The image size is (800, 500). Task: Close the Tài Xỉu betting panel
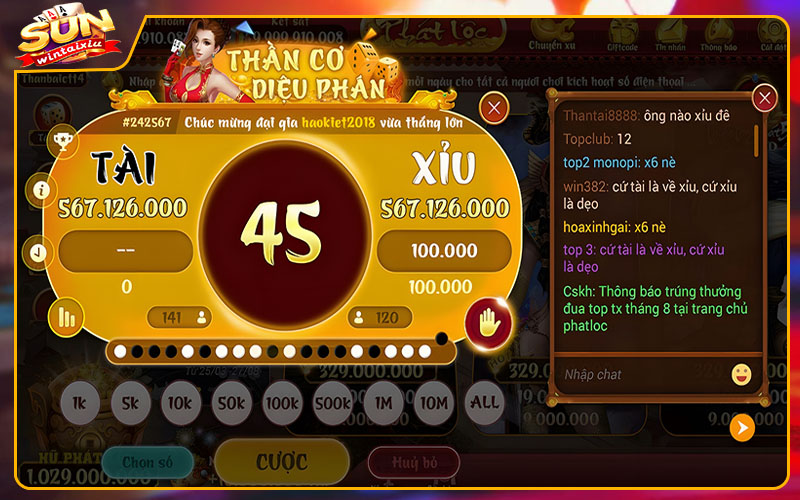[493, 108]
